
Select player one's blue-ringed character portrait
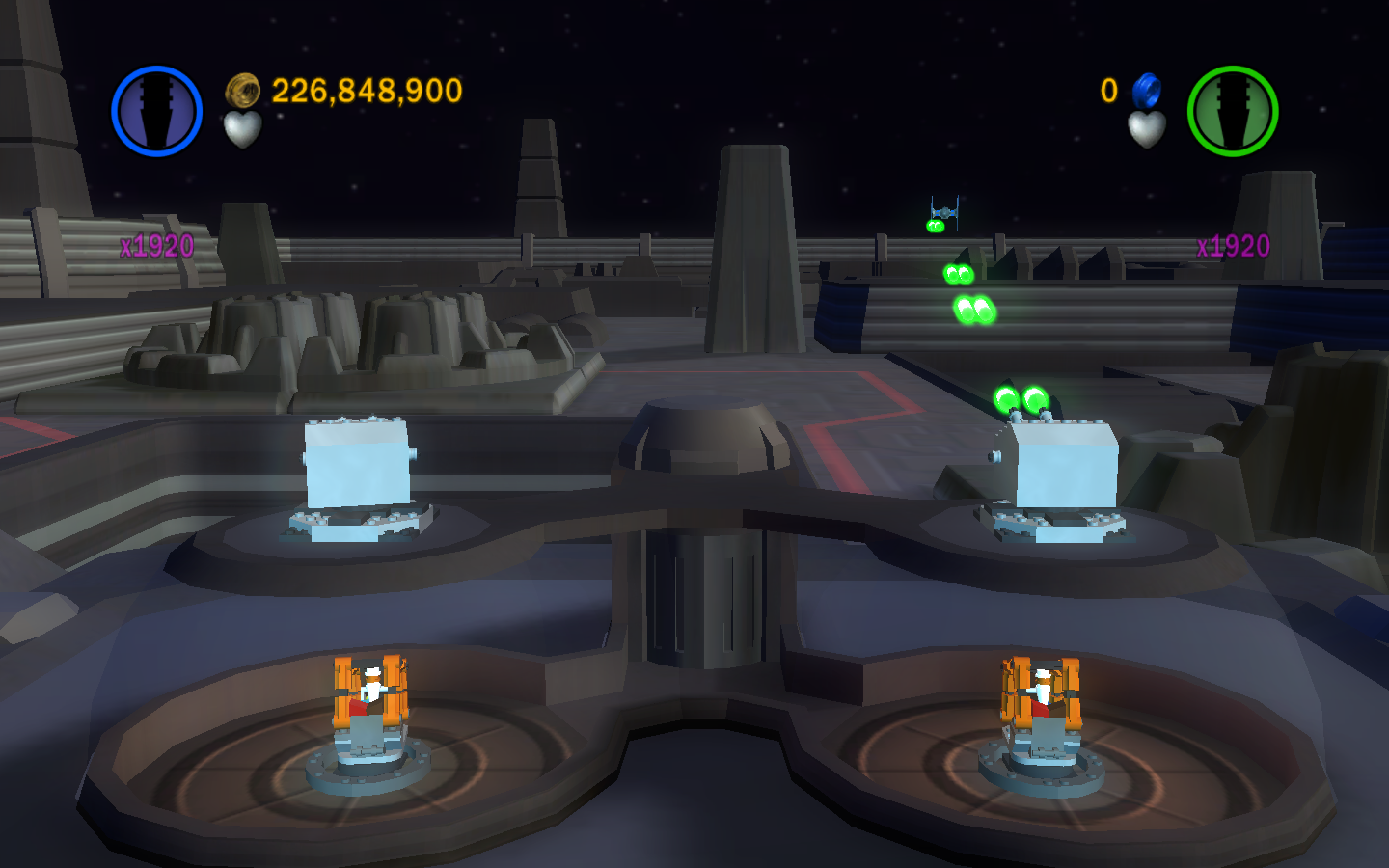(156, 111)
